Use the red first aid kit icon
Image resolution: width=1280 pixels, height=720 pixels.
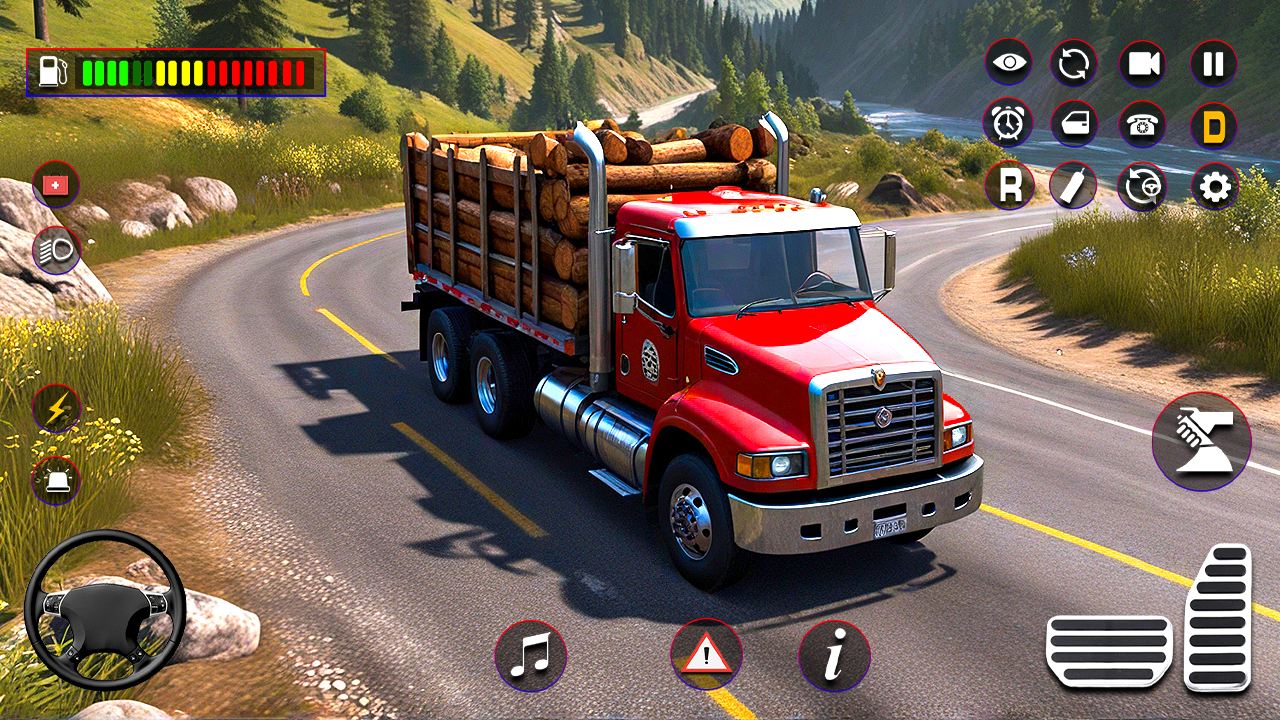[56, 185]
